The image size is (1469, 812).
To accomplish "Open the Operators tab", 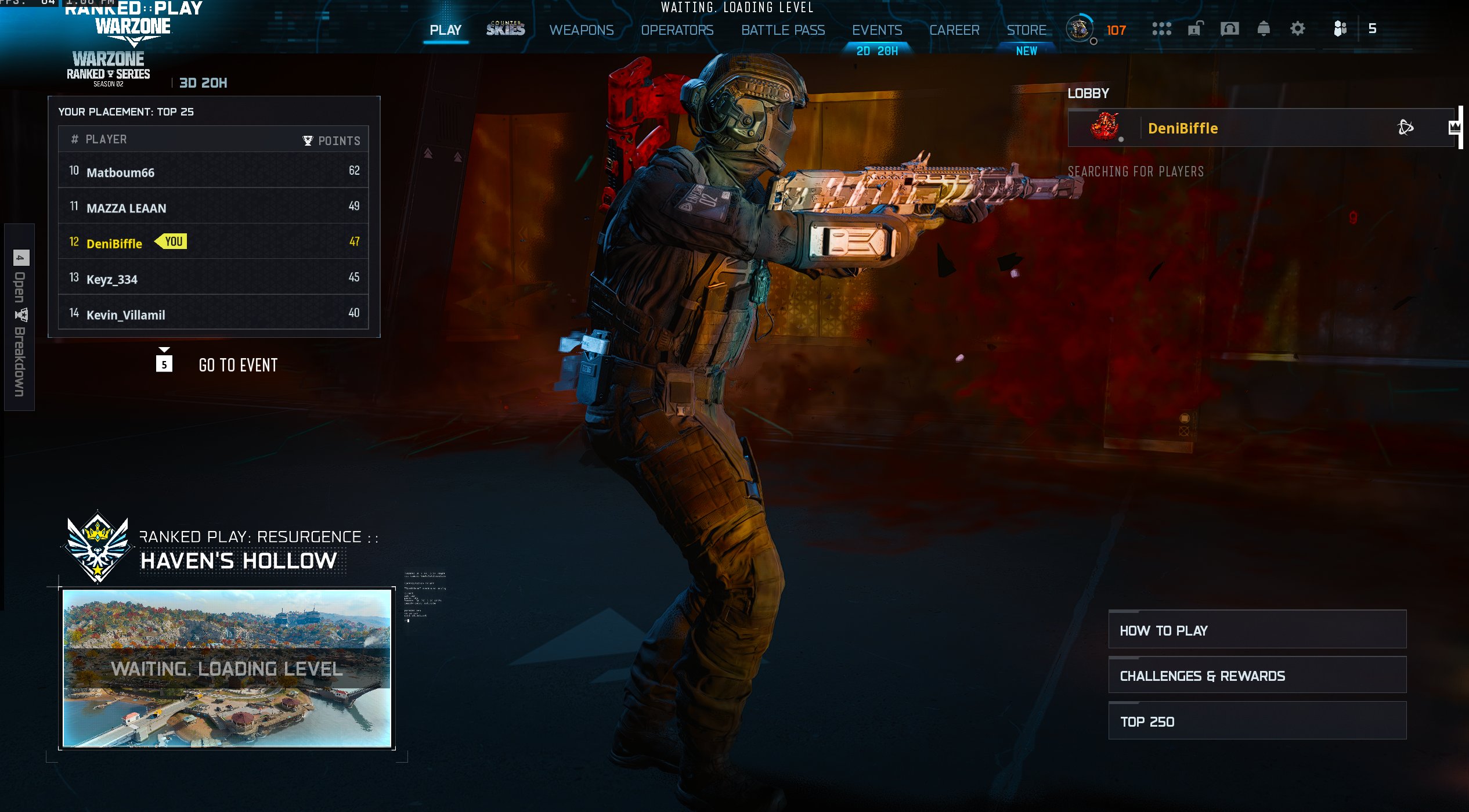I will 677,30.
